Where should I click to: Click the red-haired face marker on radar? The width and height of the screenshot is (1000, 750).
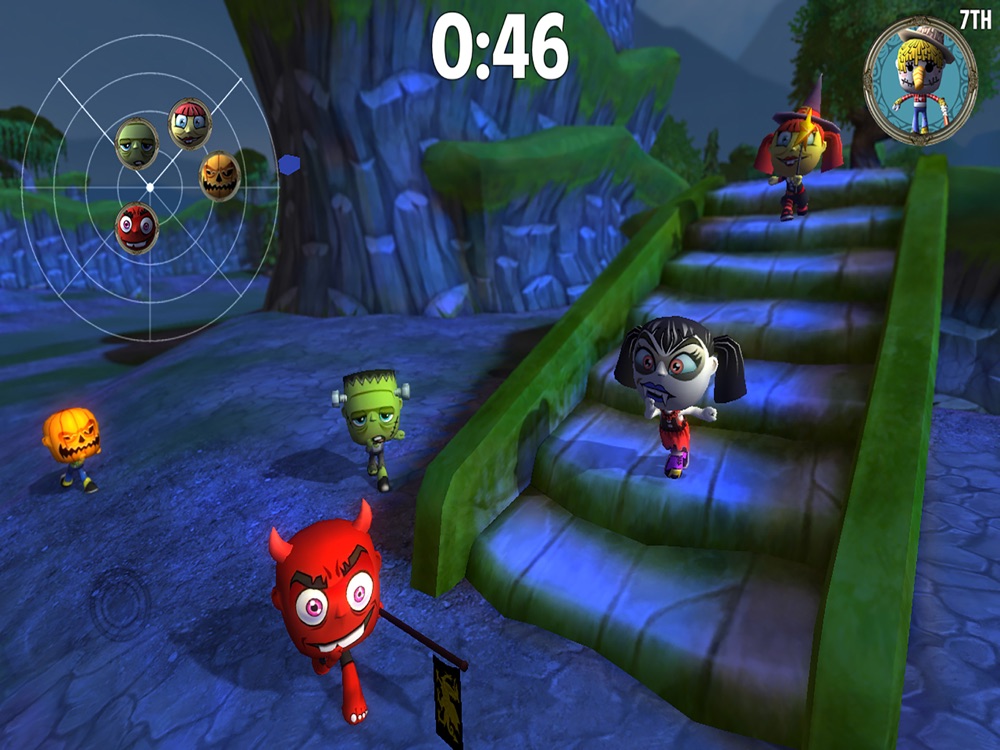[189, 123]
